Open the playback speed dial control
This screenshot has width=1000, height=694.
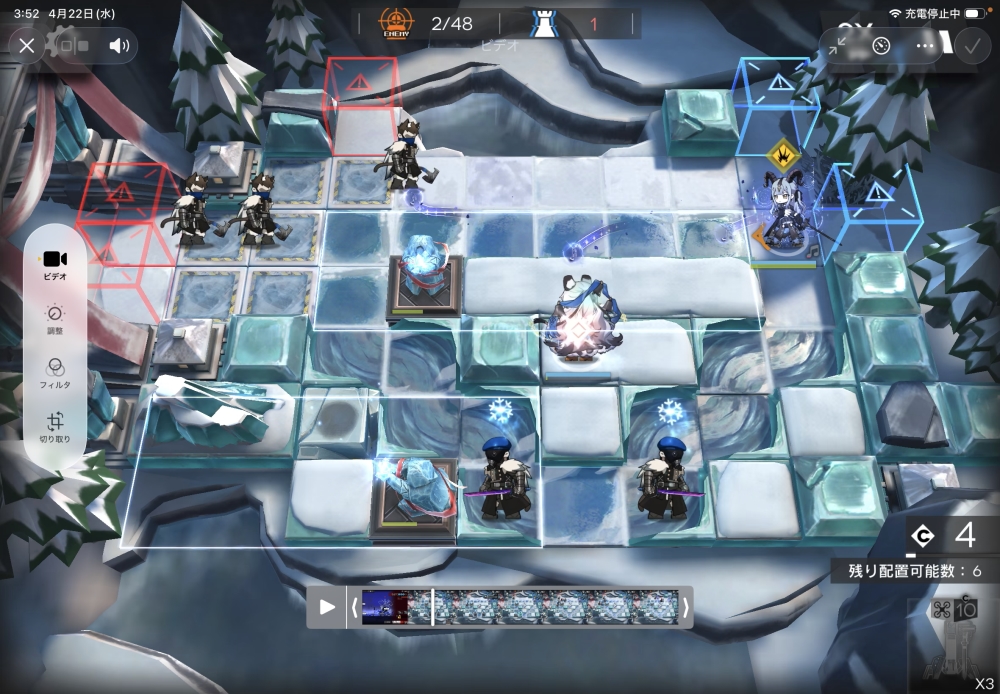(x=881, y=45)
